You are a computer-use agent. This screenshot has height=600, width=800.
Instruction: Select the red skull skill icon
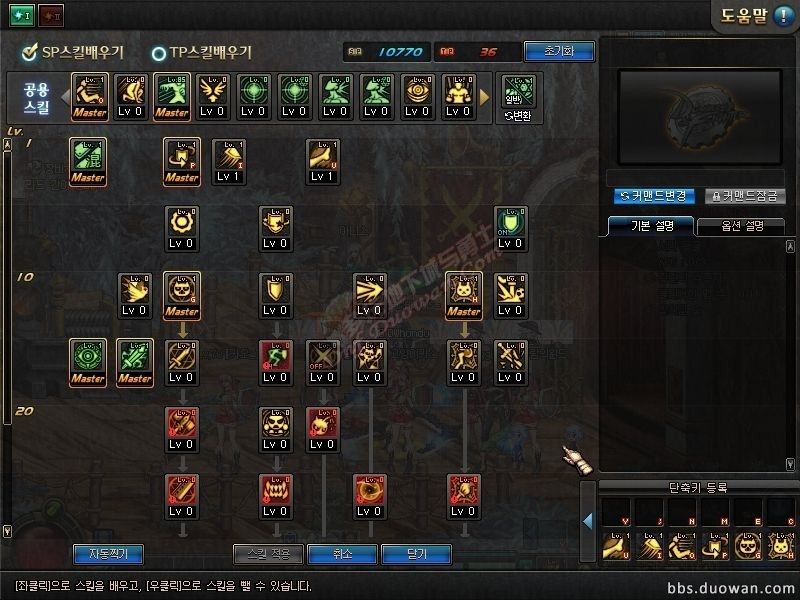point(319,427)
